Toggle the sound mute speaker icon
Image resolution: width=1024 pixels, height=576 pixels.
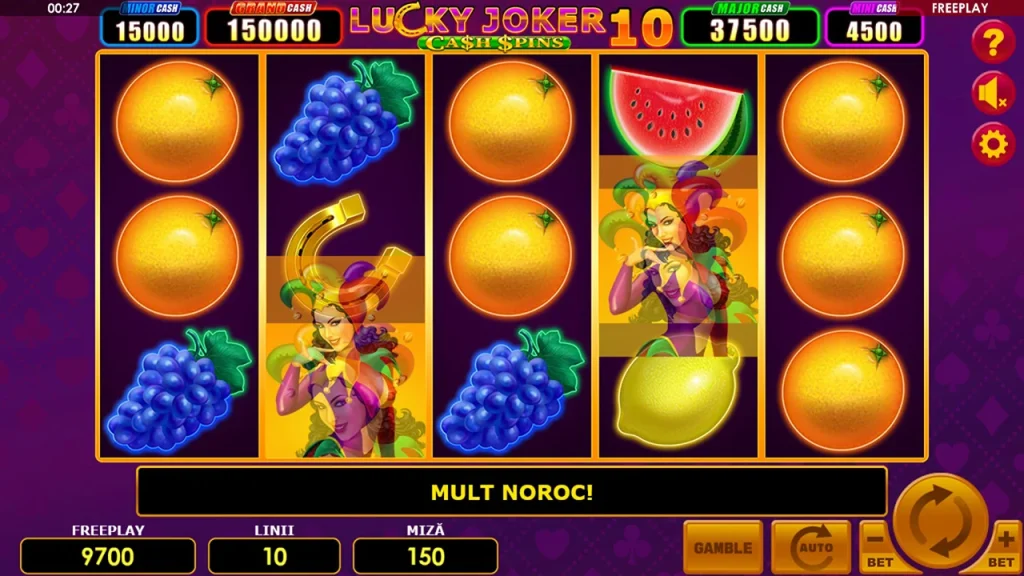click(x=993, y=94)
